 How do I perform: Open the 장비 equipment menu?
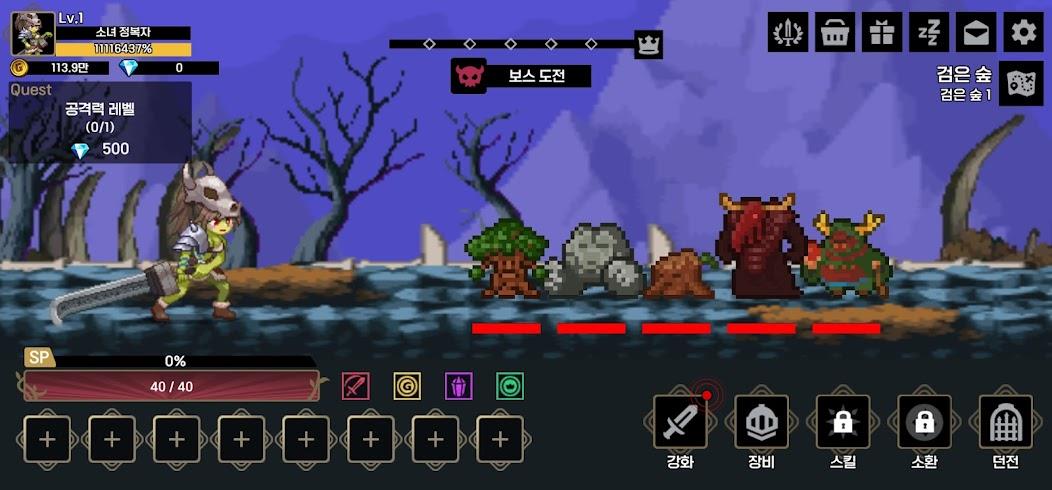(x=761, y=422)
